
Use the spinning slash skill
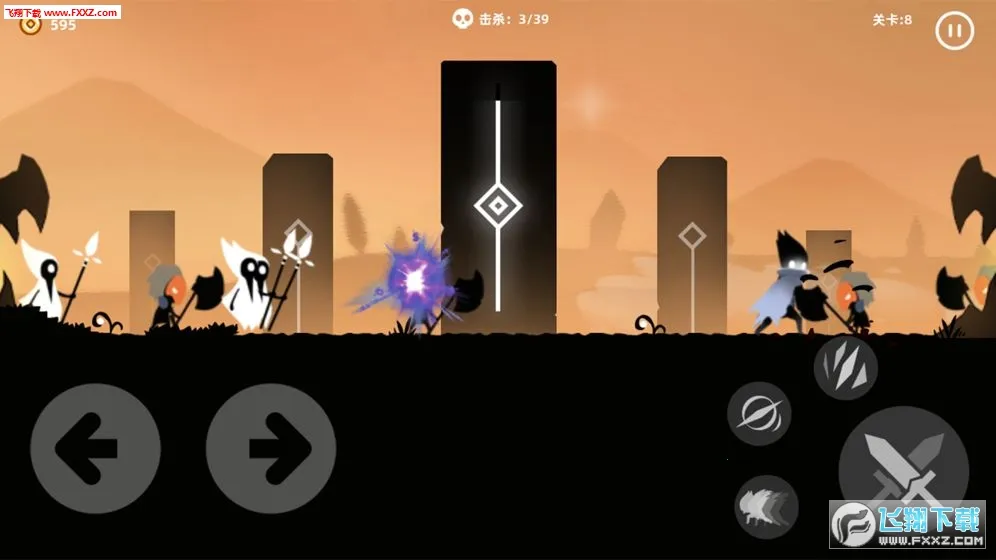(x=759, y=414)
